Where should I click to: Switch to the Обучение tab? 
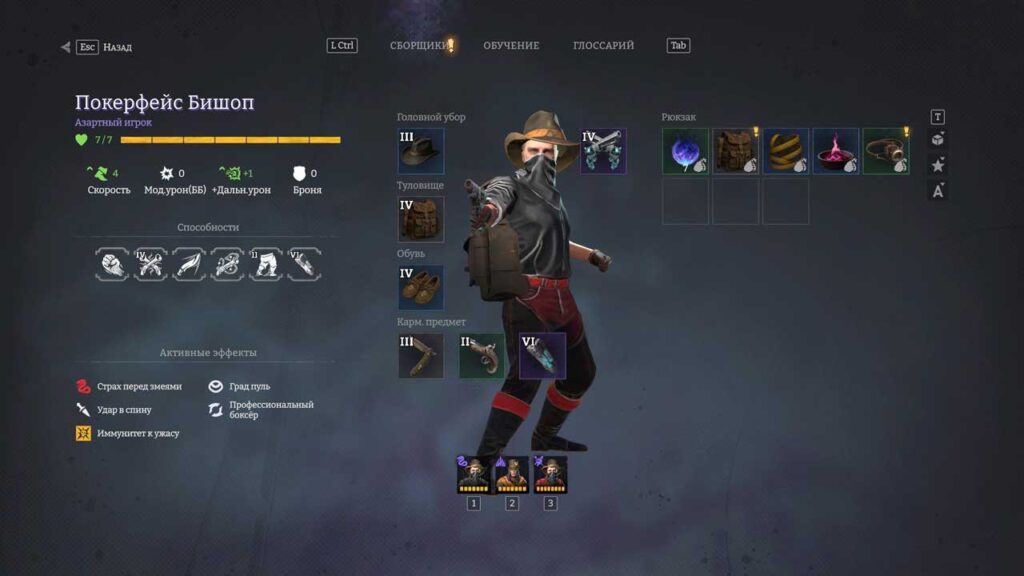pyautogui.click(x=511, y=46)
